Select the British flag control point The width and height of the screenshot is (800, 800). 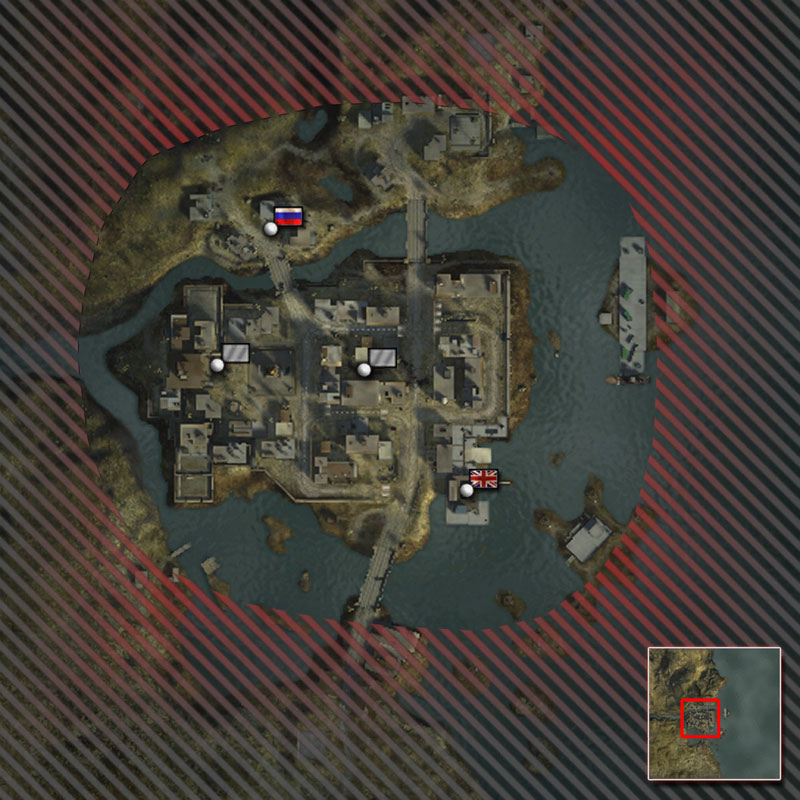coord(482,480)
